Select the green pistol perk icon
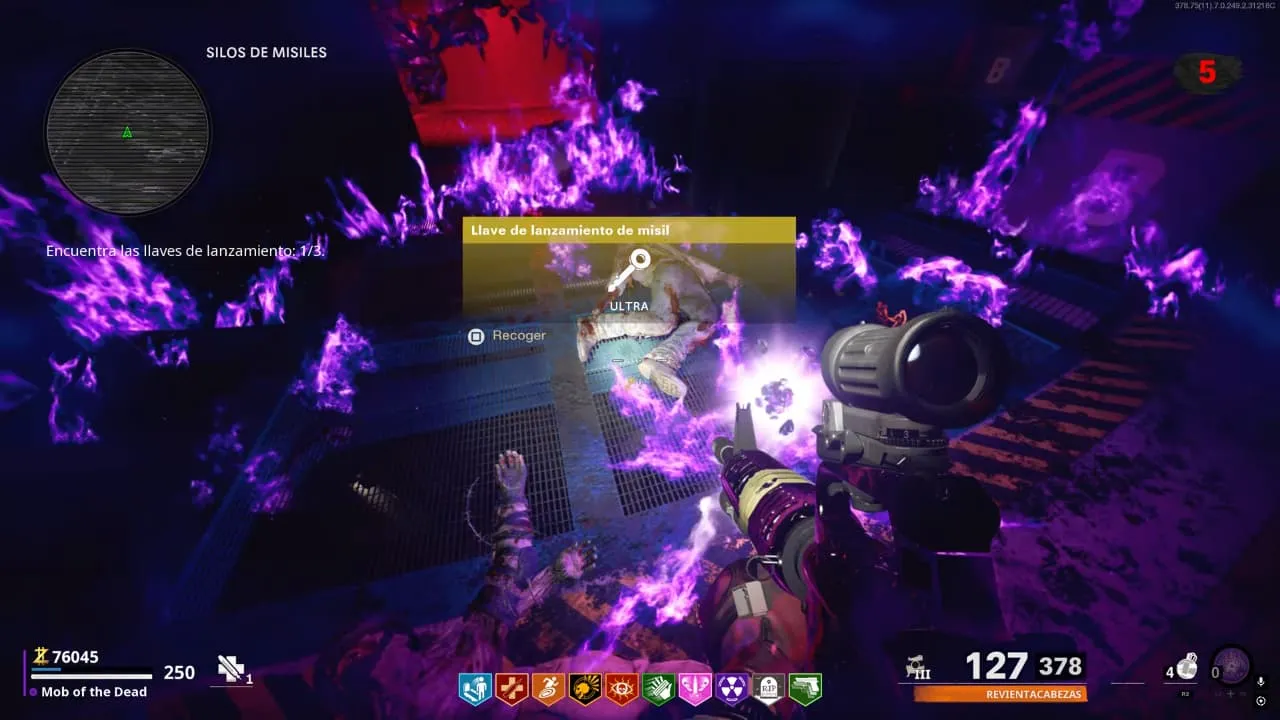Screen dimensions: 1280x720 pyautogui.click(x=805, y=688)
